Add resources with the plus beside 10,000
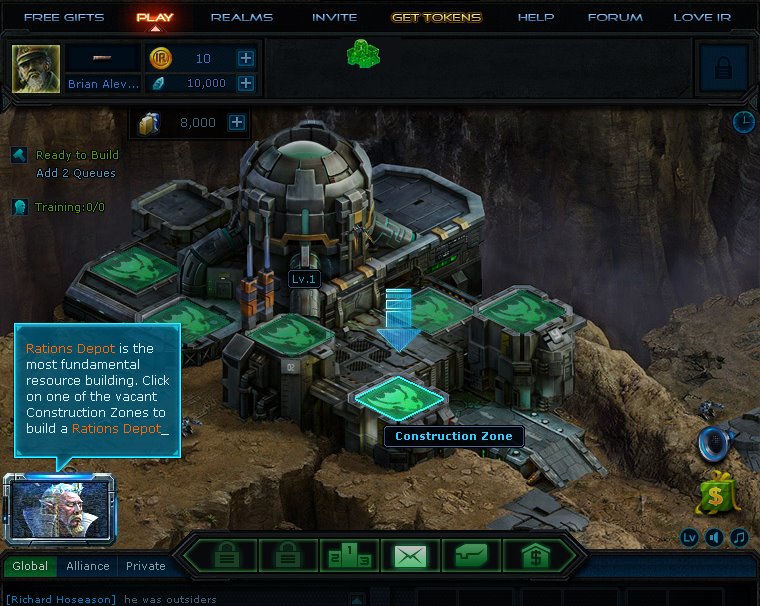This screenshot has width=760, height=606. coord(246,84)
